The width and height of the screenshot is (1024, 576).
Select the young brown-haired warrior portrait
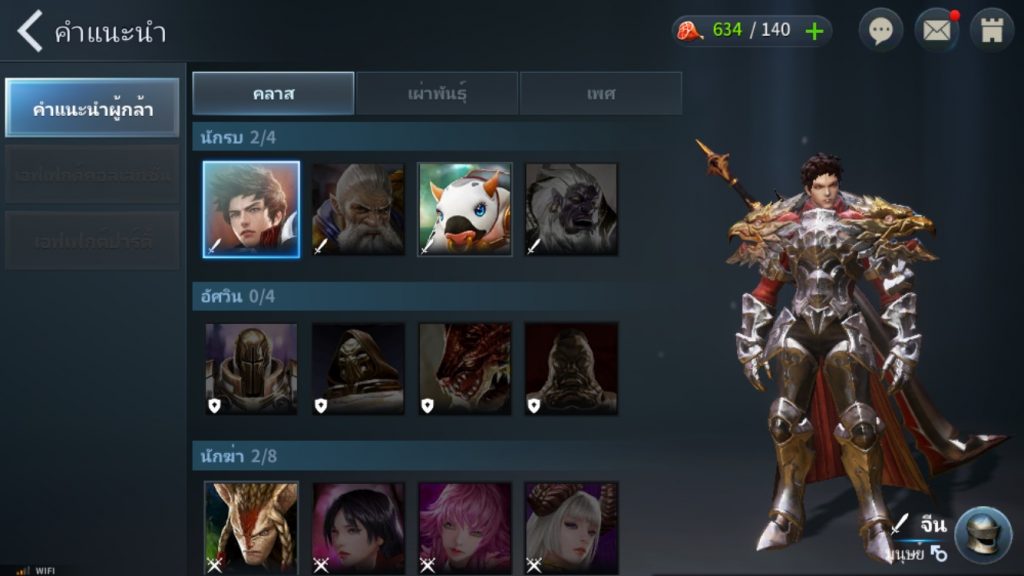(251, 210)
